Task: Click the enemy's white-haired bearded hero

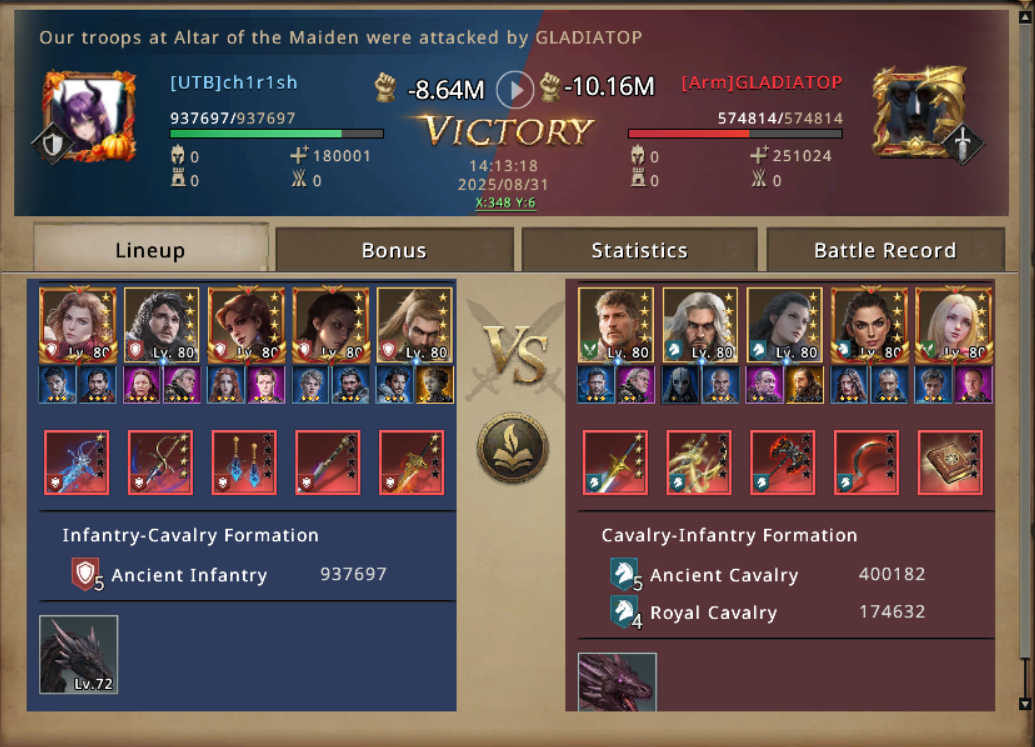Action: coord(700,324)
